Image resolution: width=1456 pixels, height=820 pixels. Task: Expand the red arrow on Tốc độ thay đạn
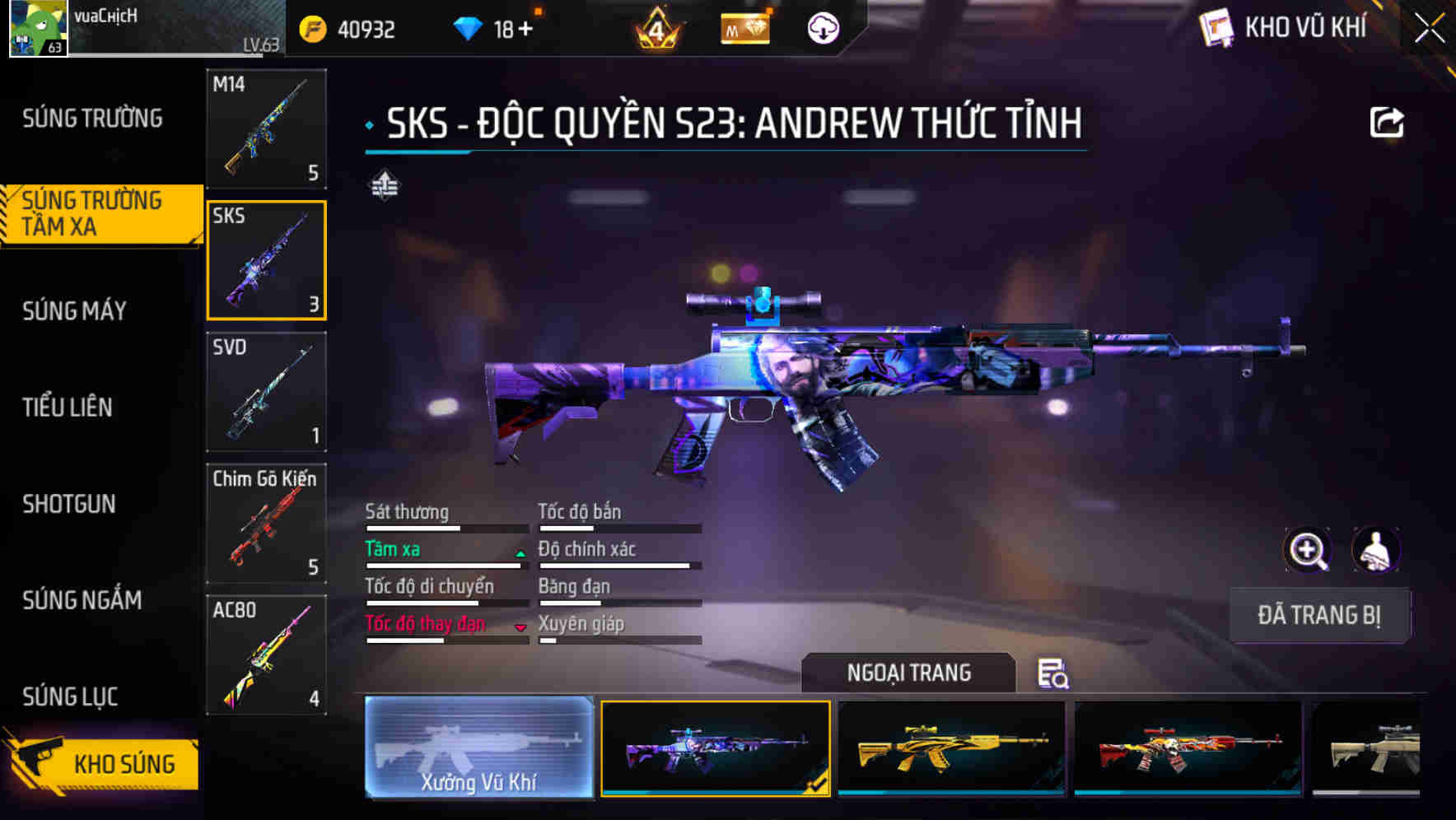pyautogui.click(x=520, y=629)
